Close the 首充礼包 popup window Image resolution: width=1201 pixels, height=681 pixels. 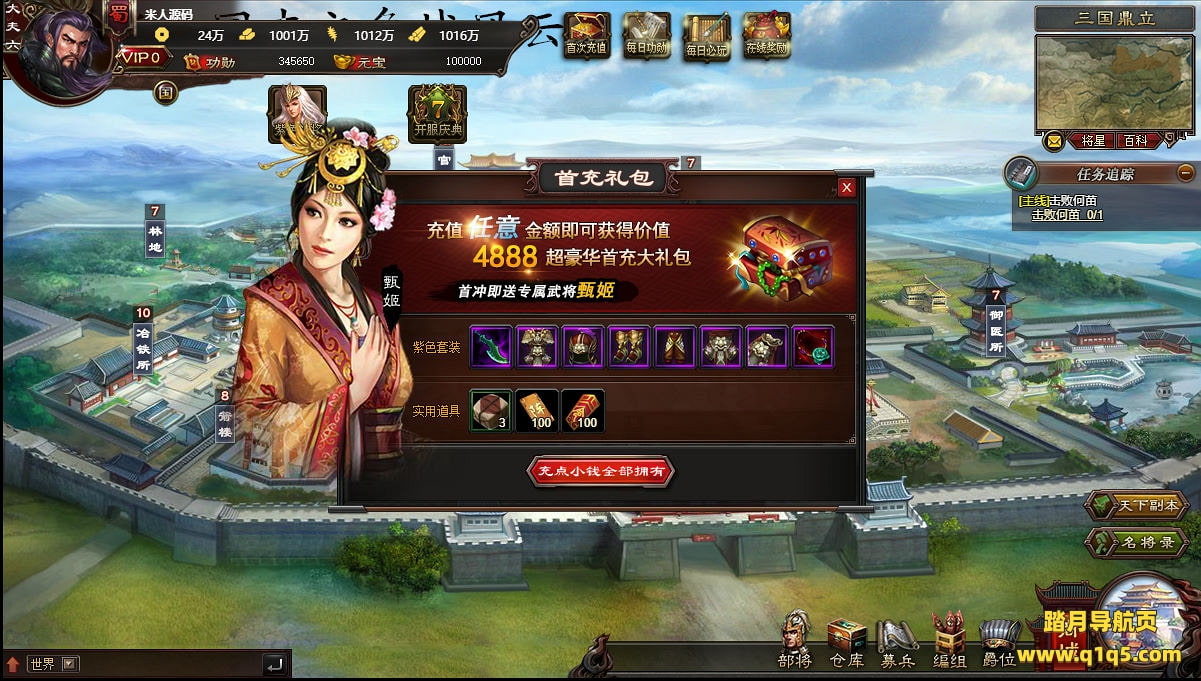point(847,187)
